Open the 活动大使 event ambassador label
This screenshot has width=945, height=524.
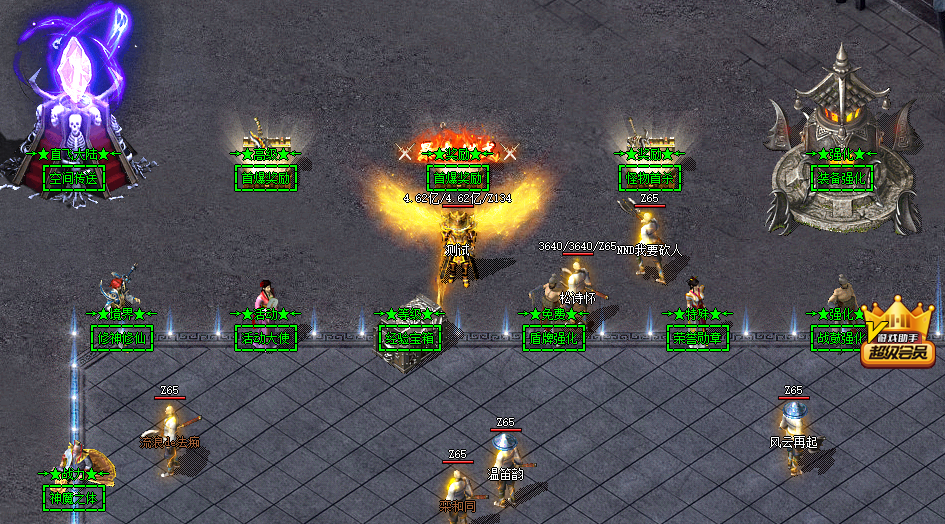point(266,338)
